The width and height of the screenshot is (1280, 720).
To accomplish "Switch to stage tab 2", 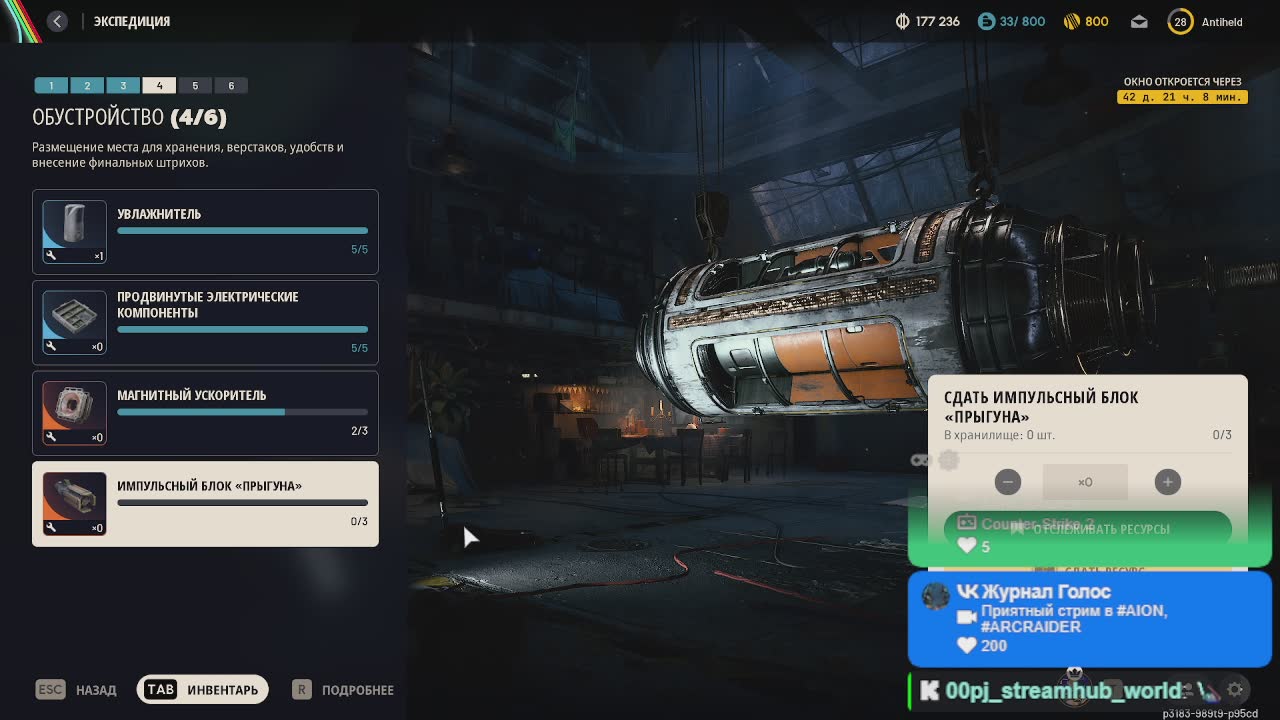I will pyautogui.click(x=87, y=86).
